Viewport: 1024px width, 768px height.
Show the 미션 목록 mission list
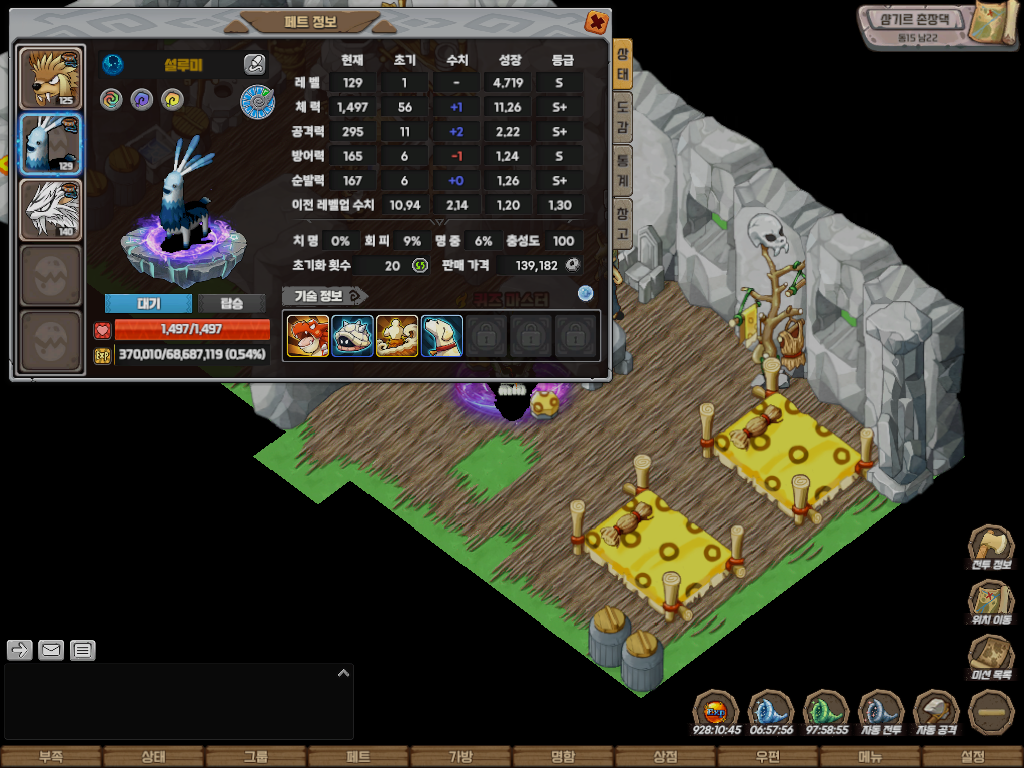[x=990, y=658]
